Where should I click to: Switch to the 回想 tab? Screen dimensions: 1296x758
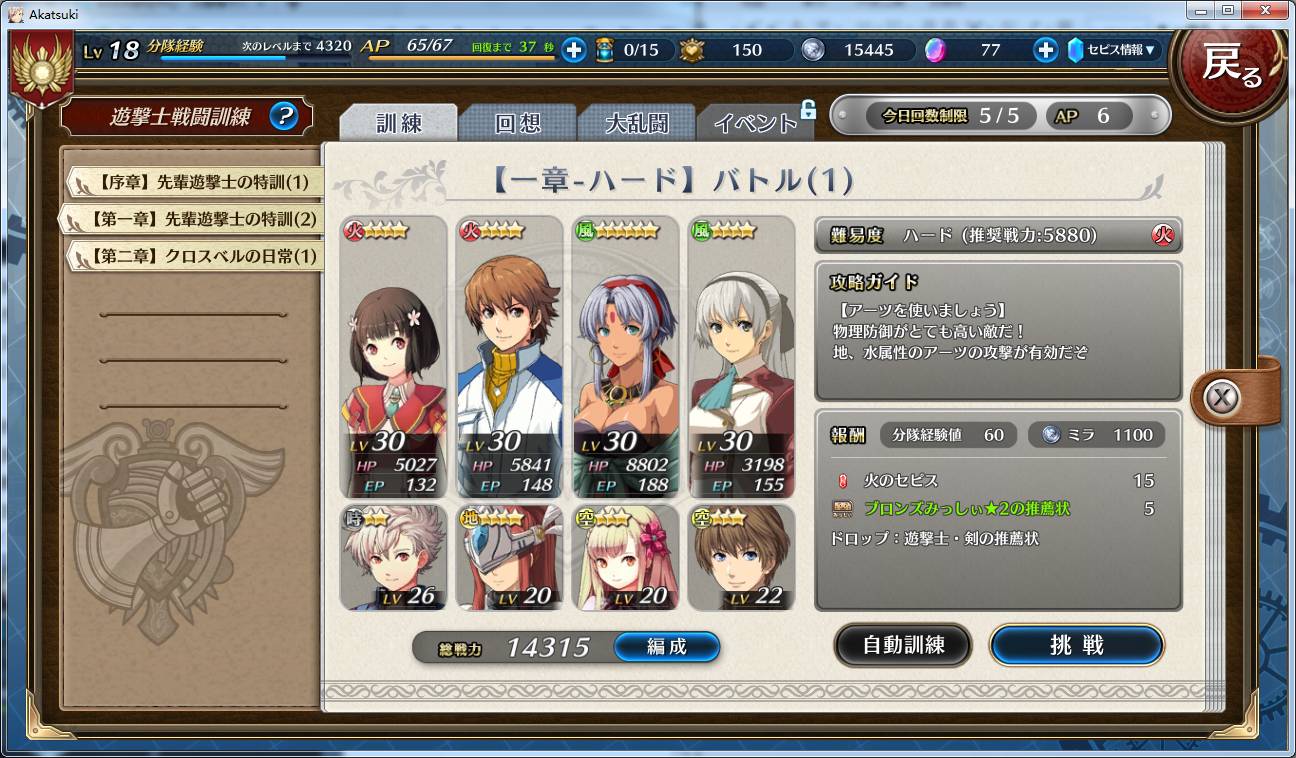(x=517, y=123)
